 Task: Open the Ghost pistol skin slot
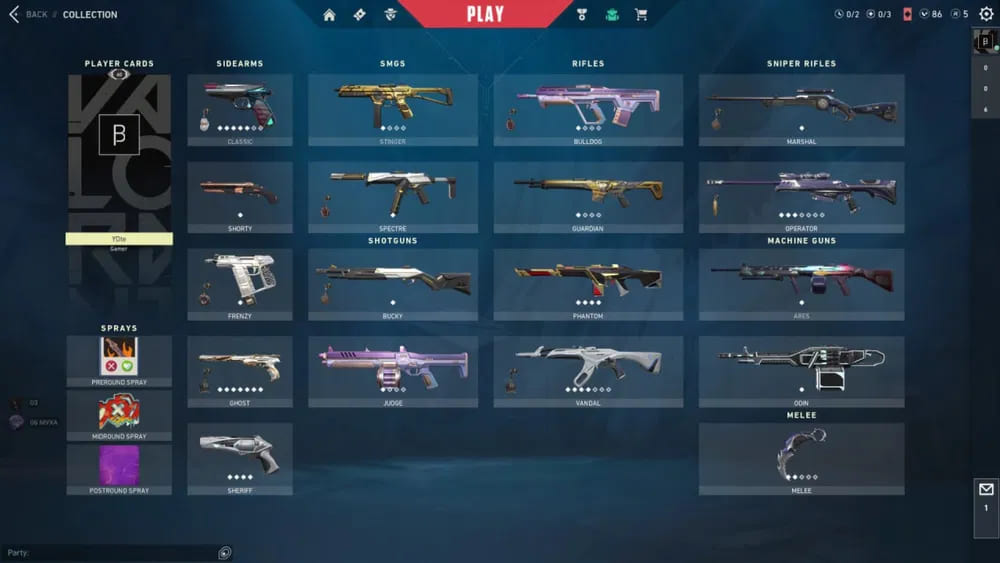(x=240, y=370)
